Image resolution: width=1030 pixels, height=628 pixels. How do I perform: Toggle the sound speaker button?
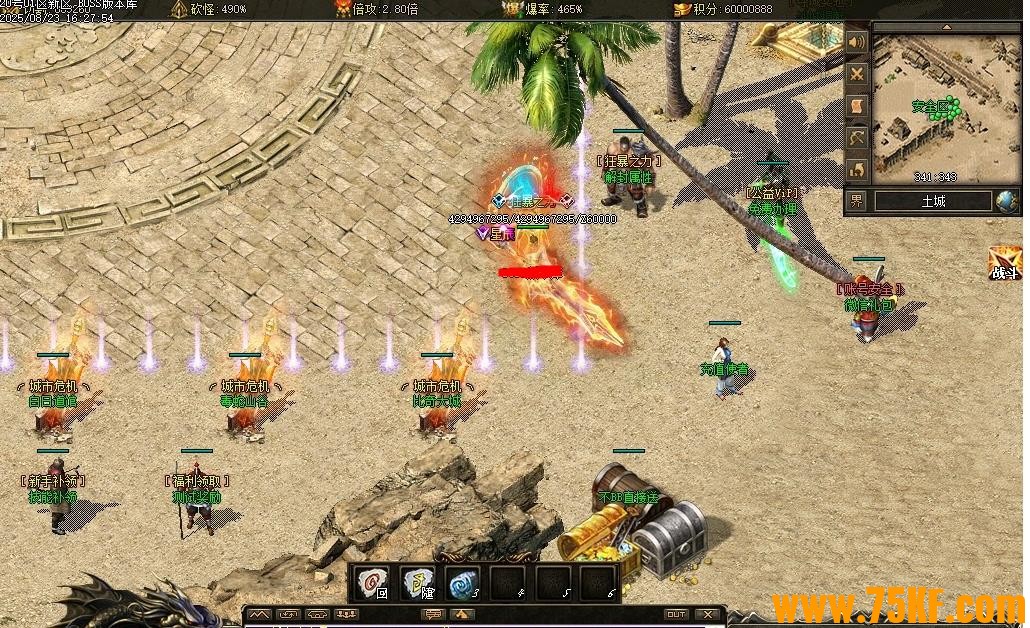[857, 43]
